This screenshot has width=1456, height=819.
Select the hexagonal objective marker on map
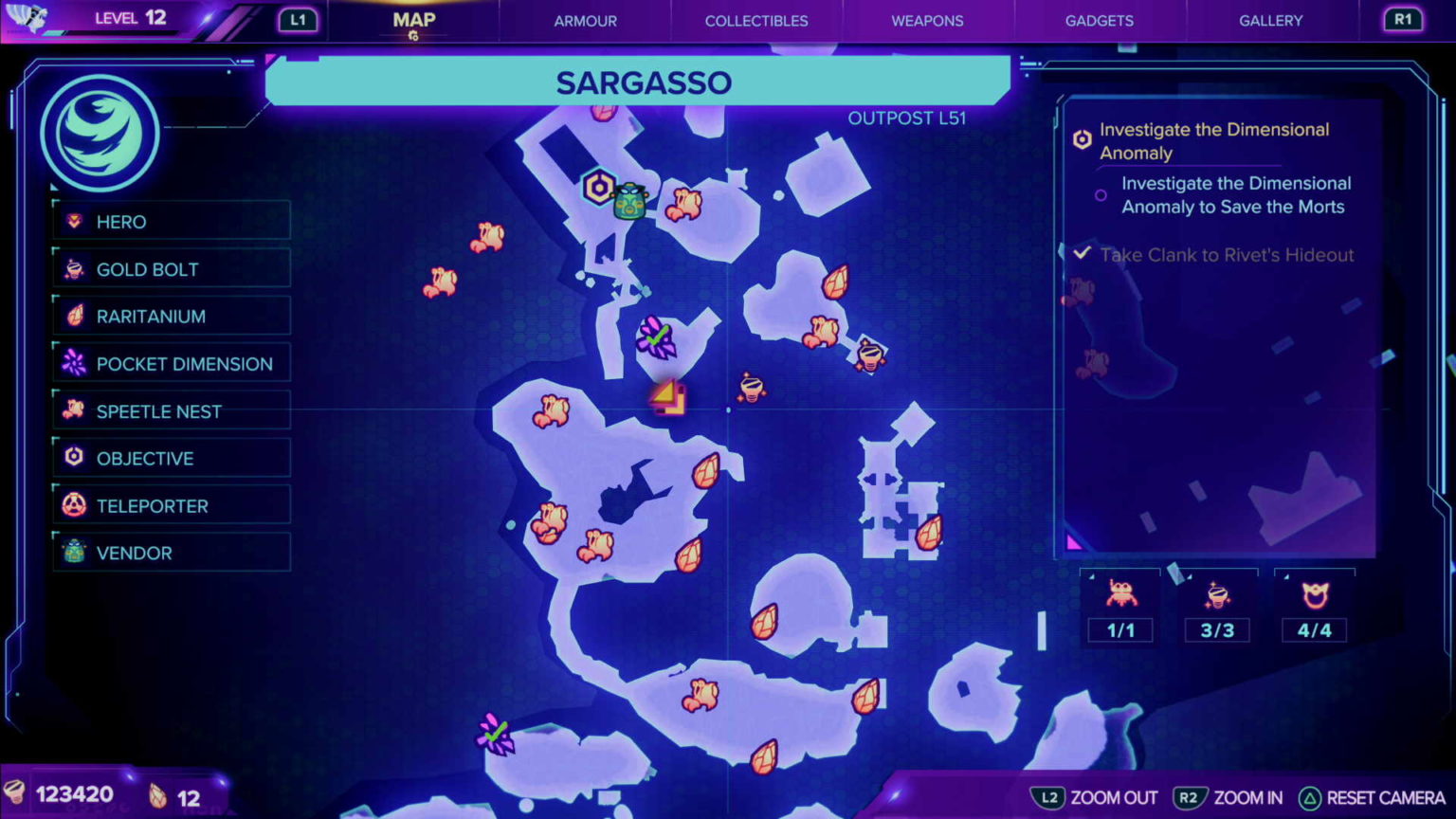[x=599, y=187]
